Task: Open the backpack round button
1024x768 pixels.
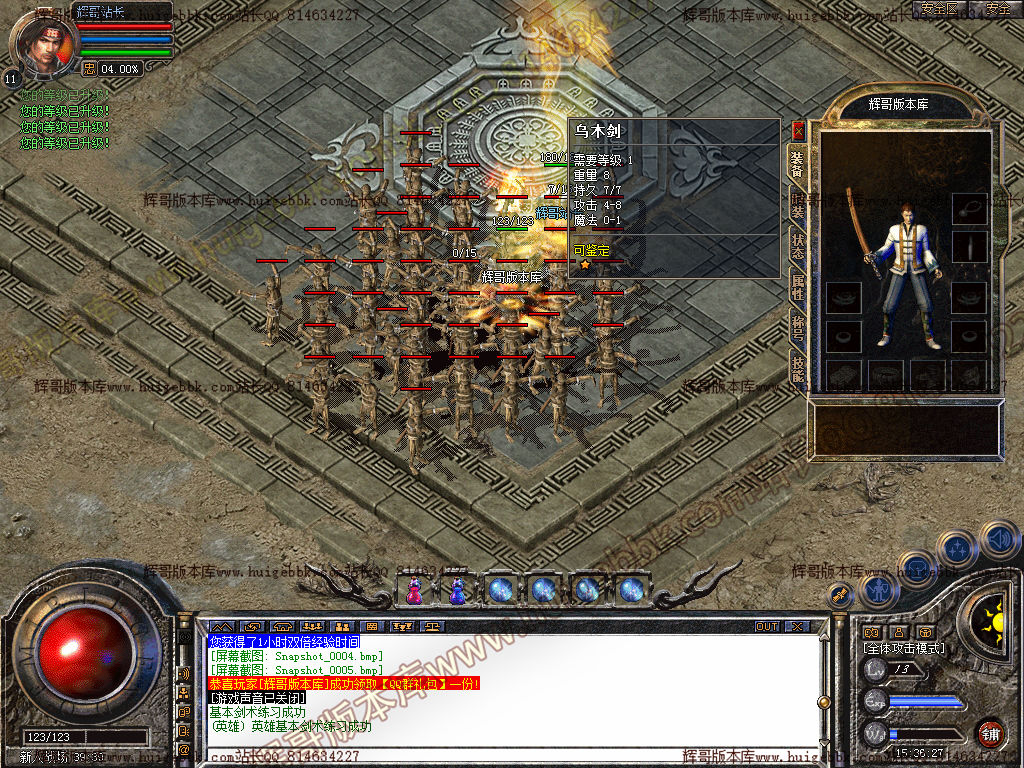Action: pyautogui.click(x=917, y=569)
